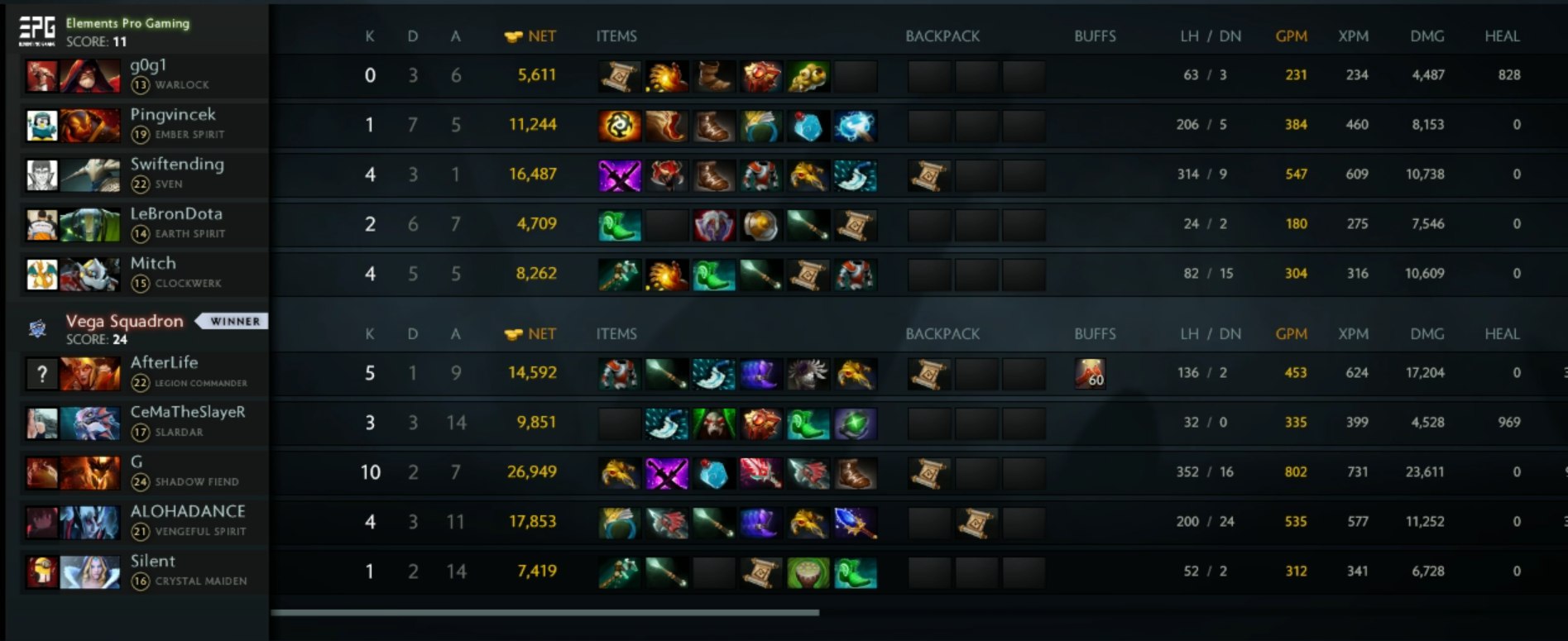This screenshot has width=1568, height=641.
Task: Click the Elements Pro Gaming team logo
Action: (x=36, y=31)
